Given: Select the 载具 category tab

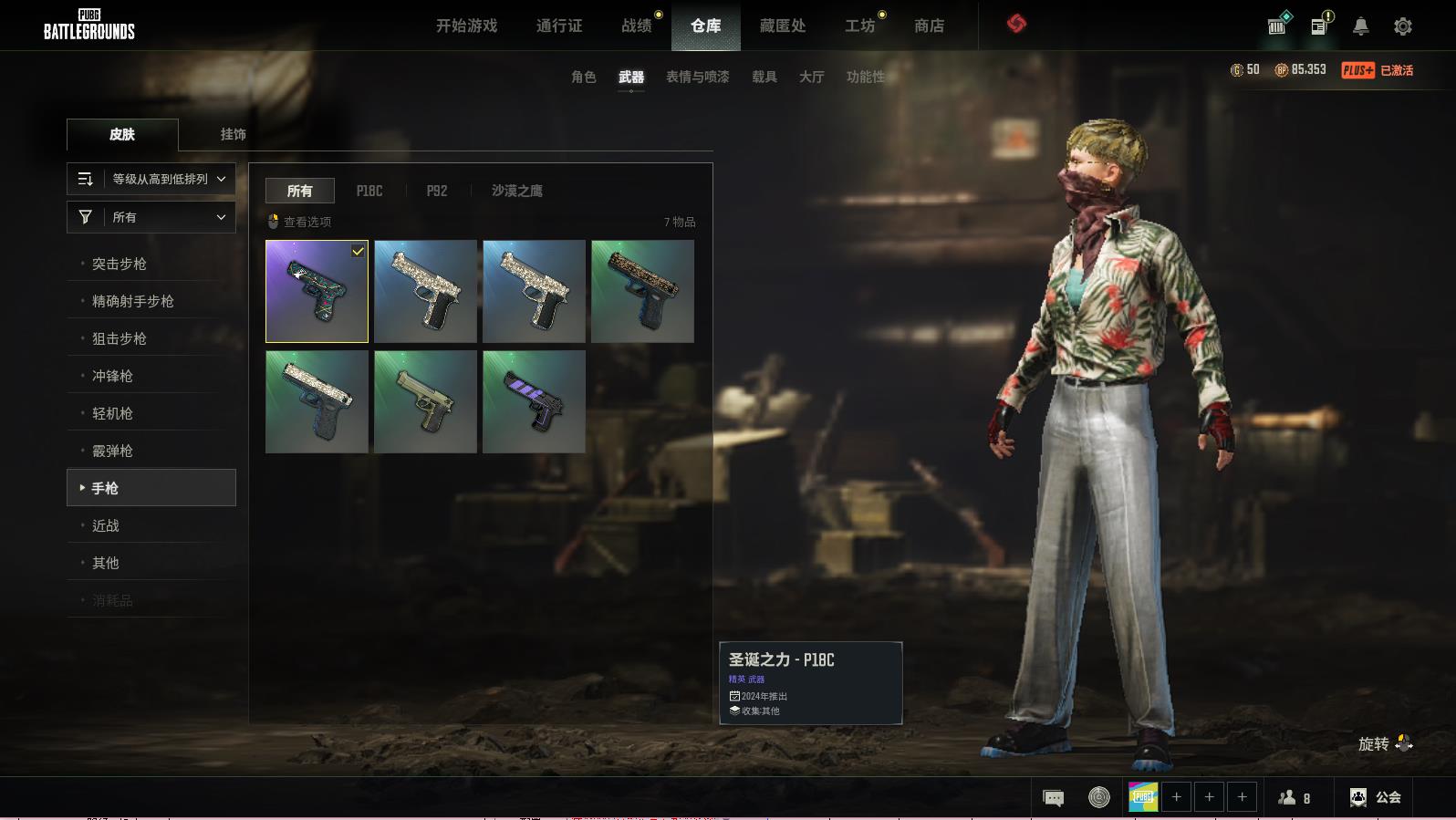Looking at the screenshot, I should click(x=764, y=77).
